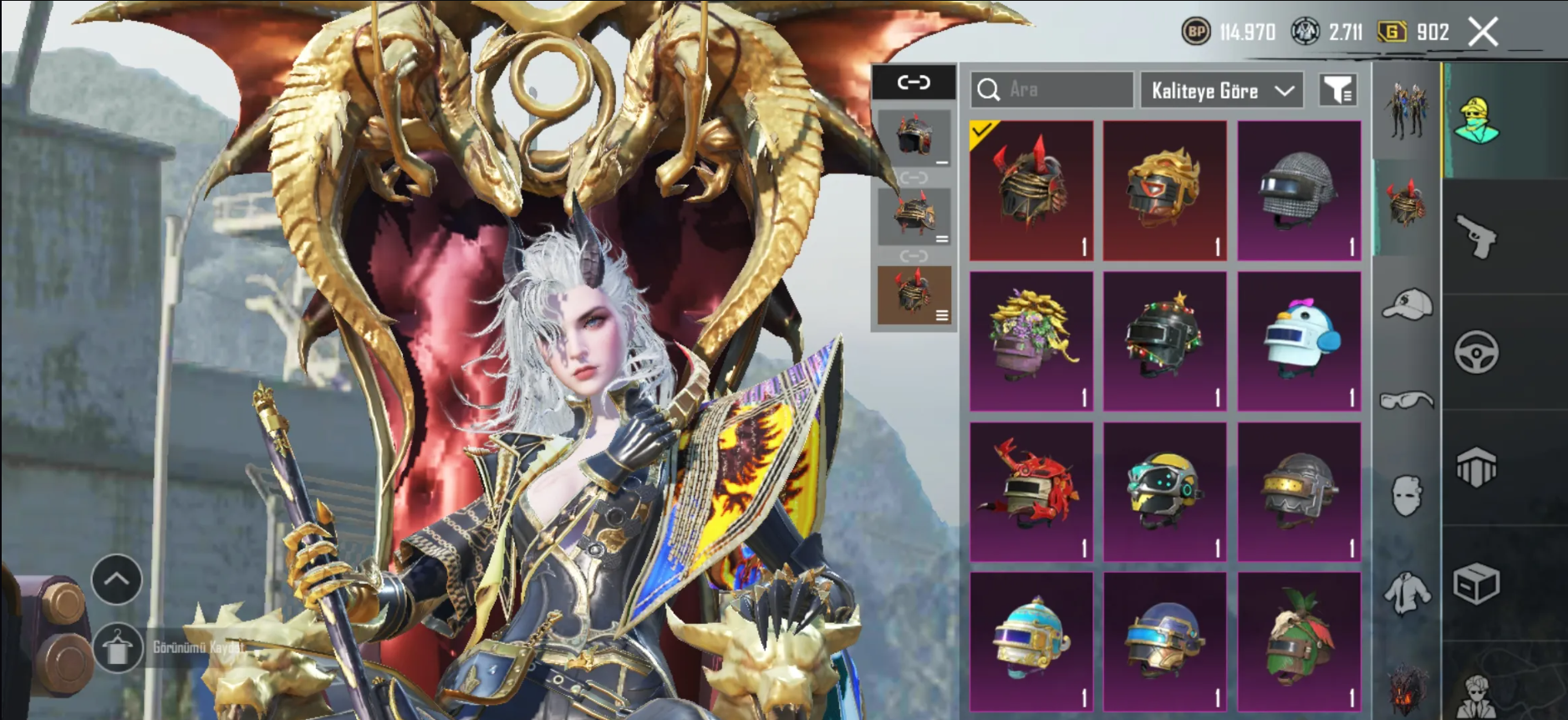Close the inventory screen

coord(1484,33)
